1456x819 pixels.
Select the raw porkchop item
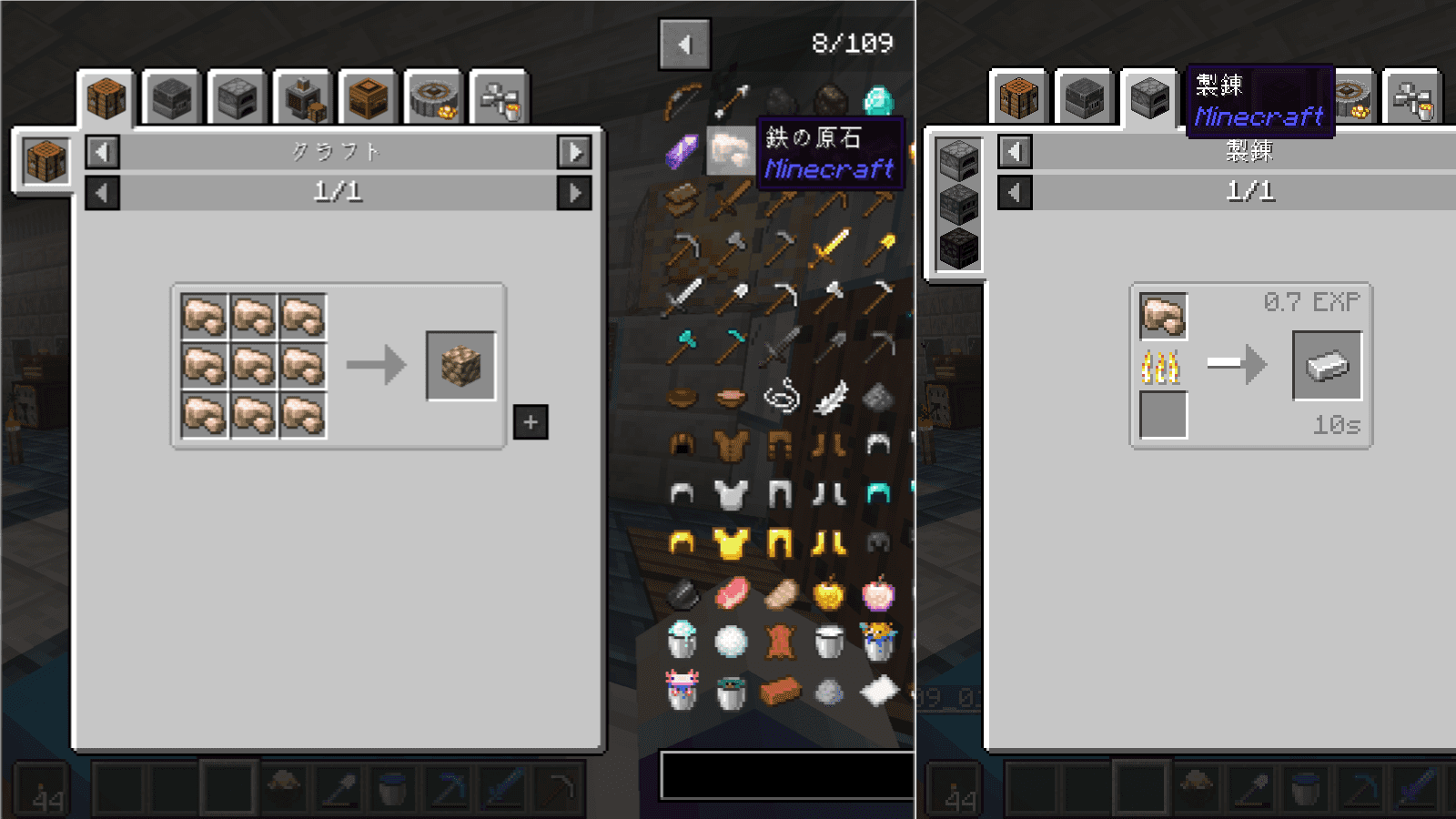click(731, 593)
